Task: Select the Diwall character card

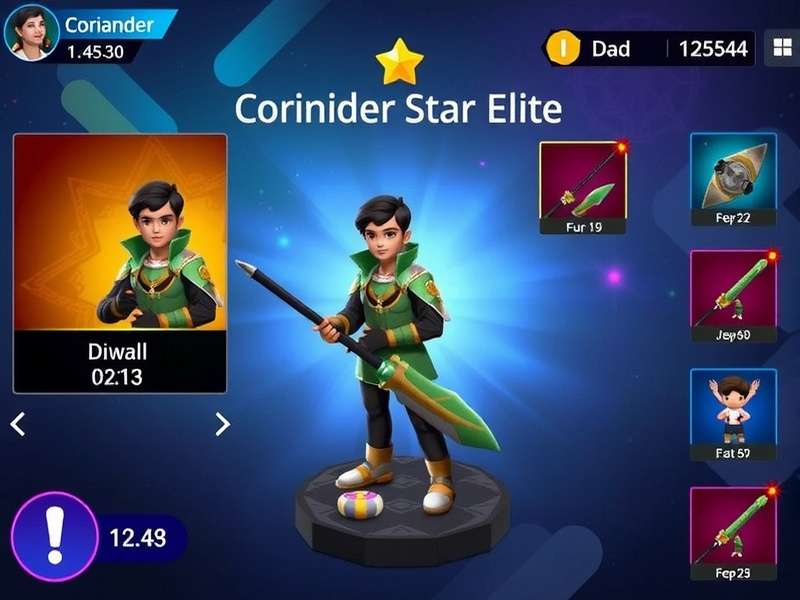Action: [x=120, y=263]
